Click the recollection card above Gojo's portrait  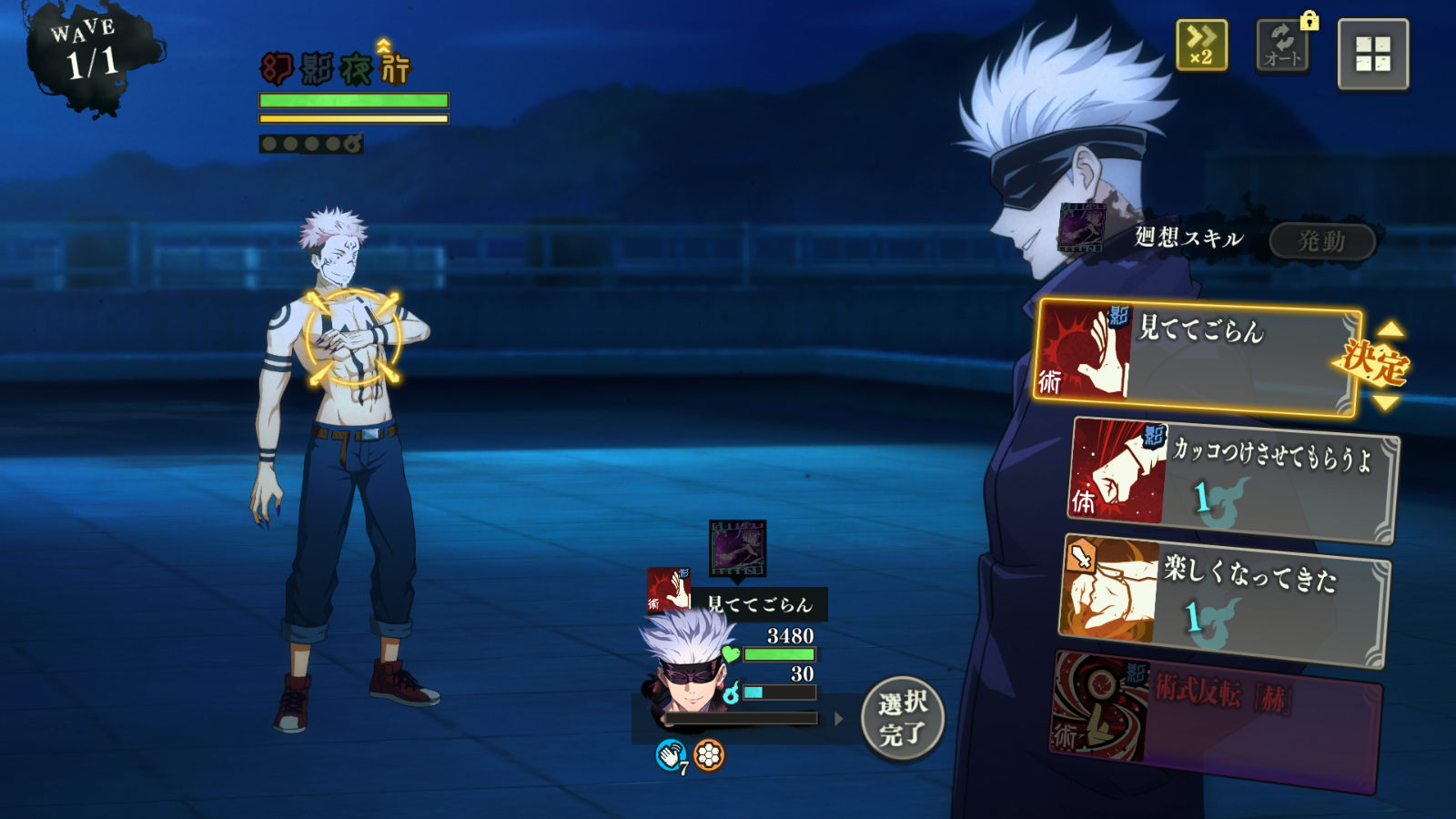click(737, 549)
